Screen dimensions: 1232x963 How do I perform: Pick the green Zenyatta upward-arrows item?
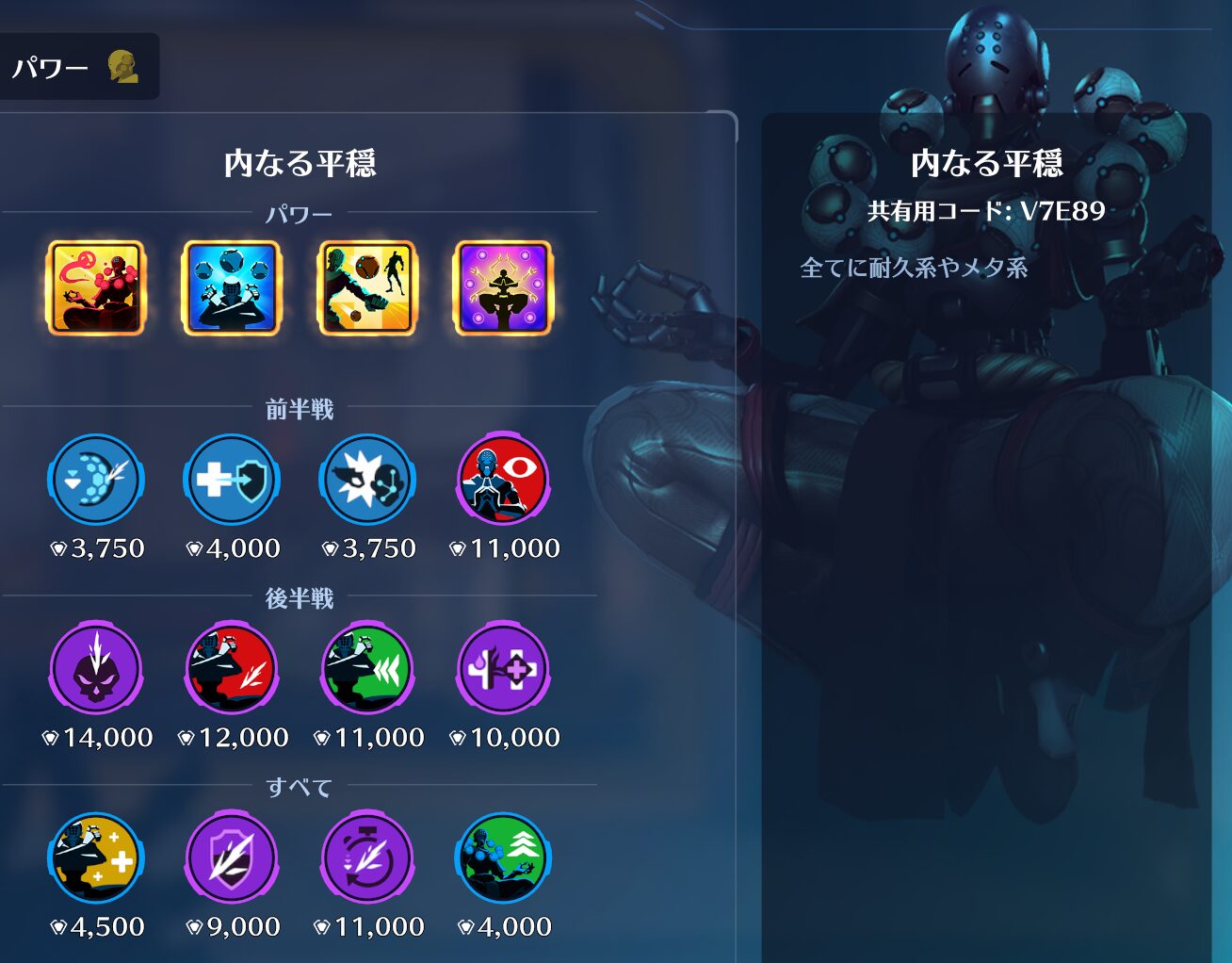[503, 858]
